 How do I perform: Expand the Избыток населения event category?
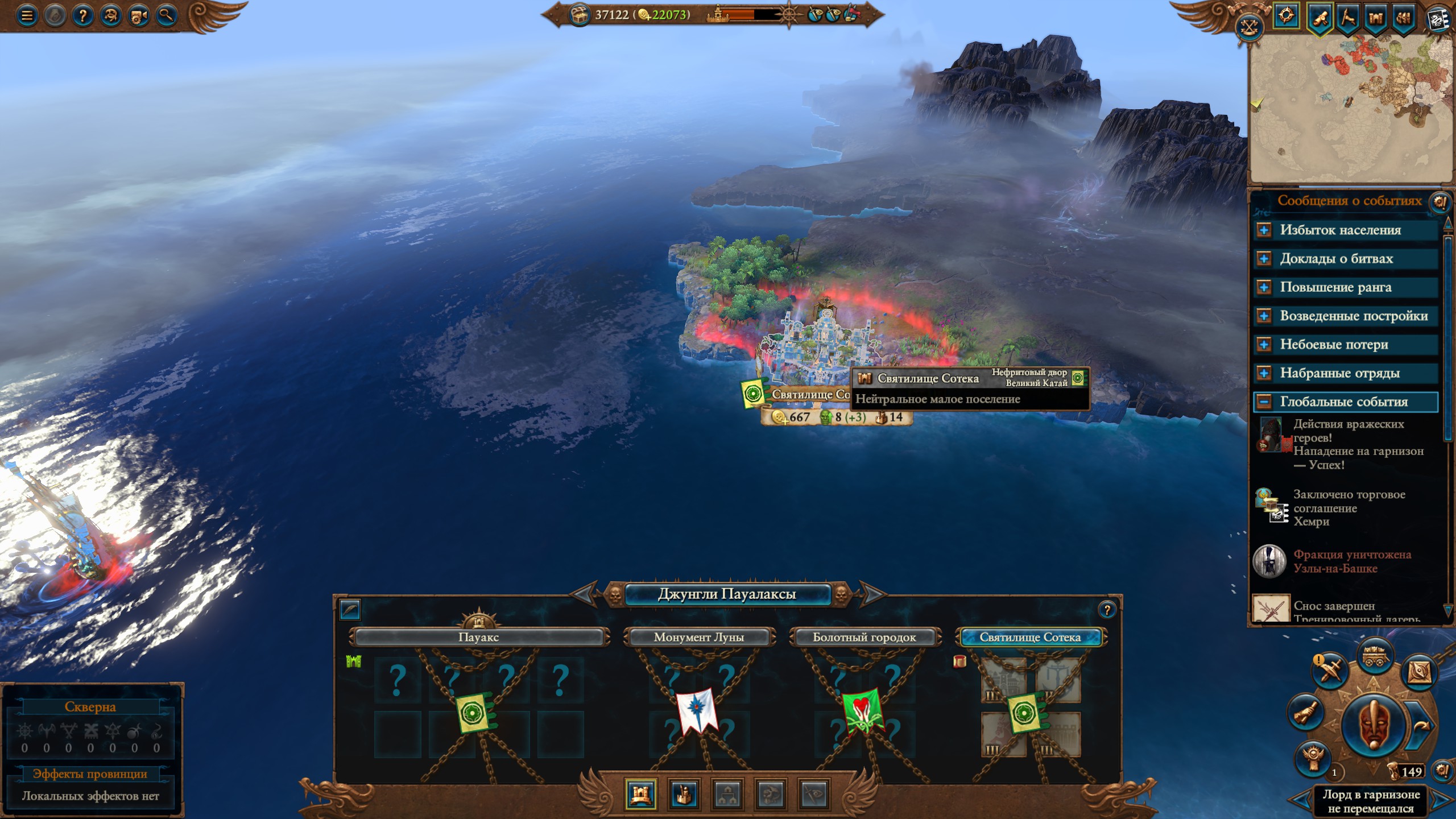(1264, 230)
